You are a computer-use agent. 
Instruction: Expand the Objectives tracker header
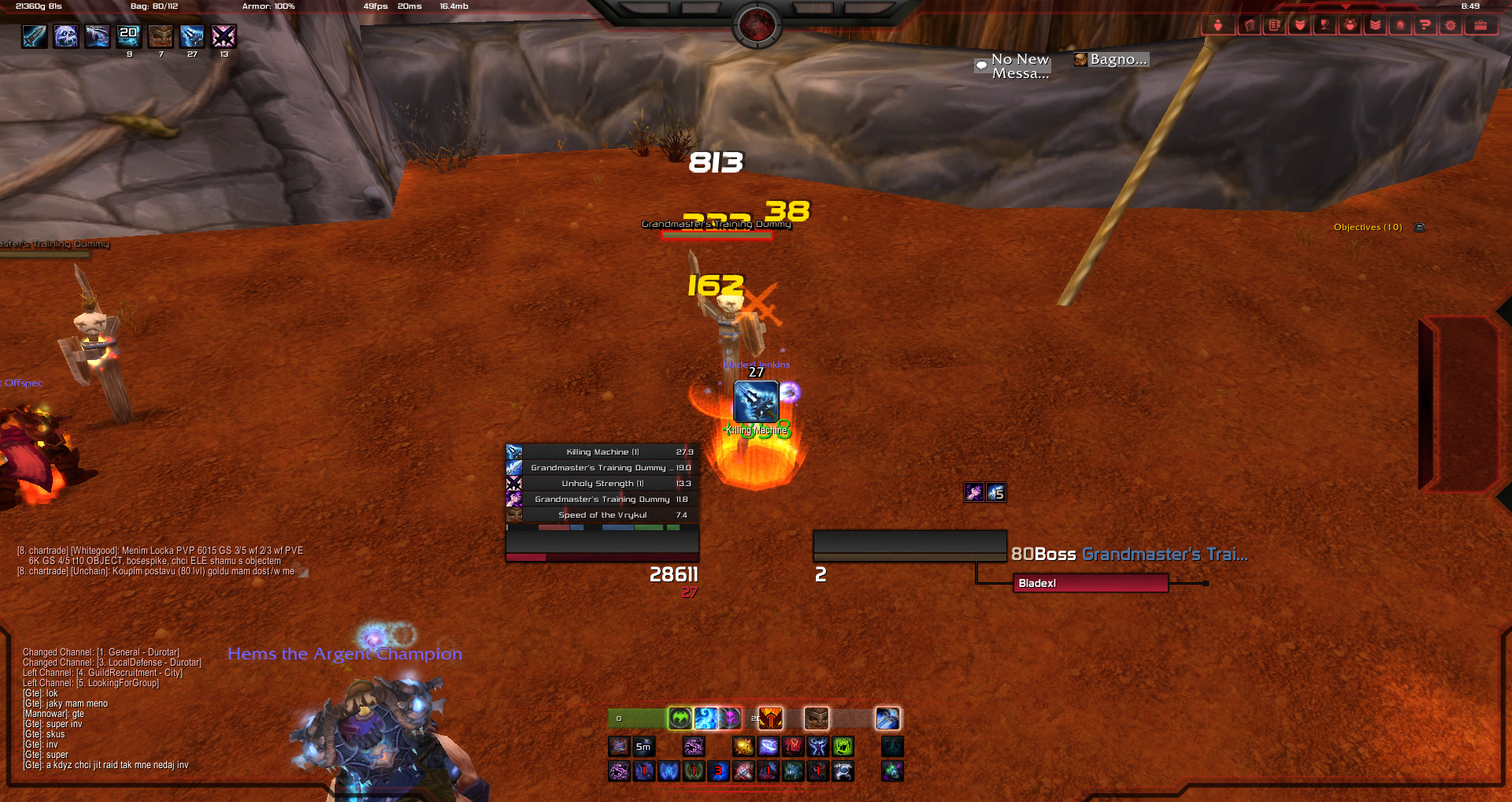[x=1367, y=227]
